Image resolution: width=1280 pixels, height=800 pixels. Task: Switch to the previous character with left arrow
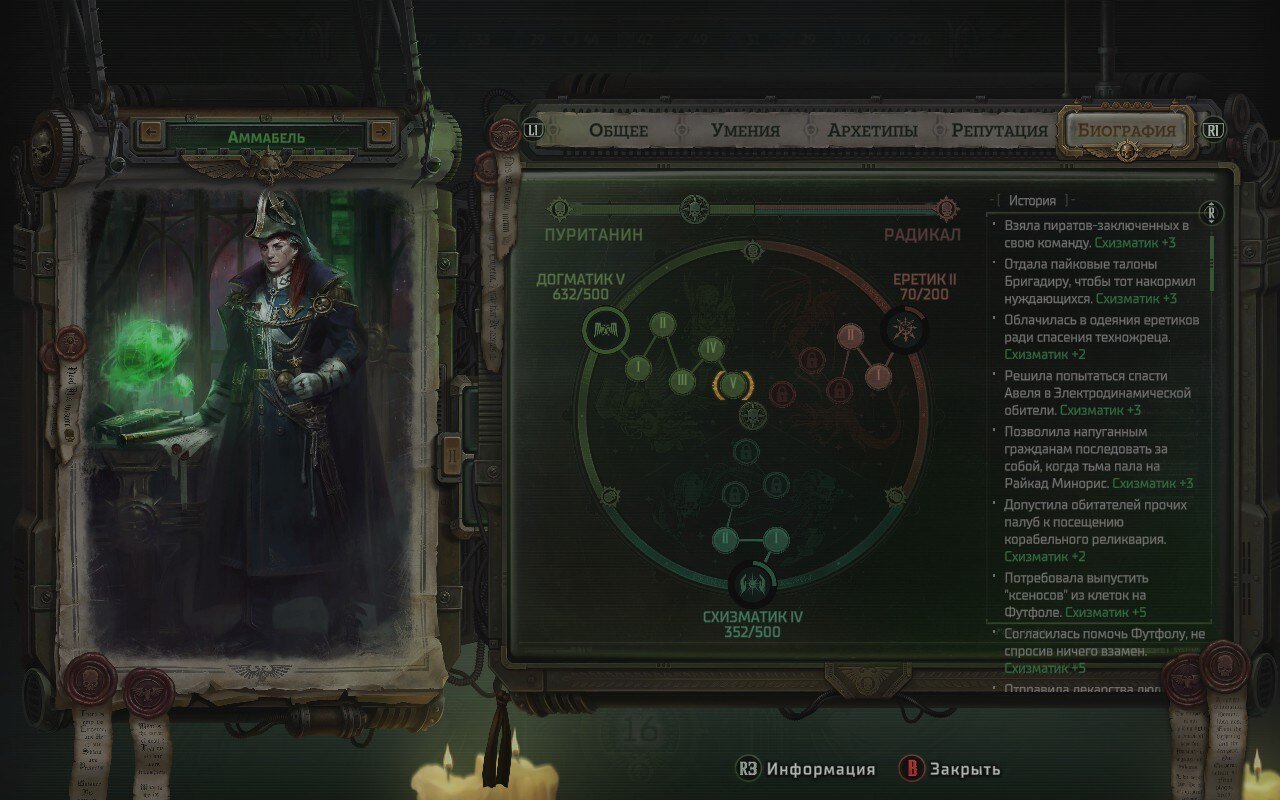[x=152, y=132]
